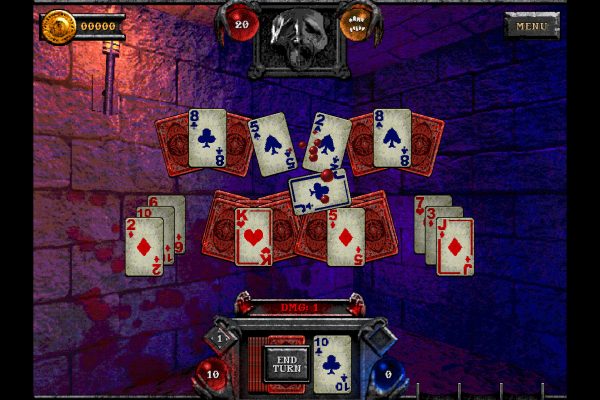Choose the 5 of diamonds card

pos(346,236)
